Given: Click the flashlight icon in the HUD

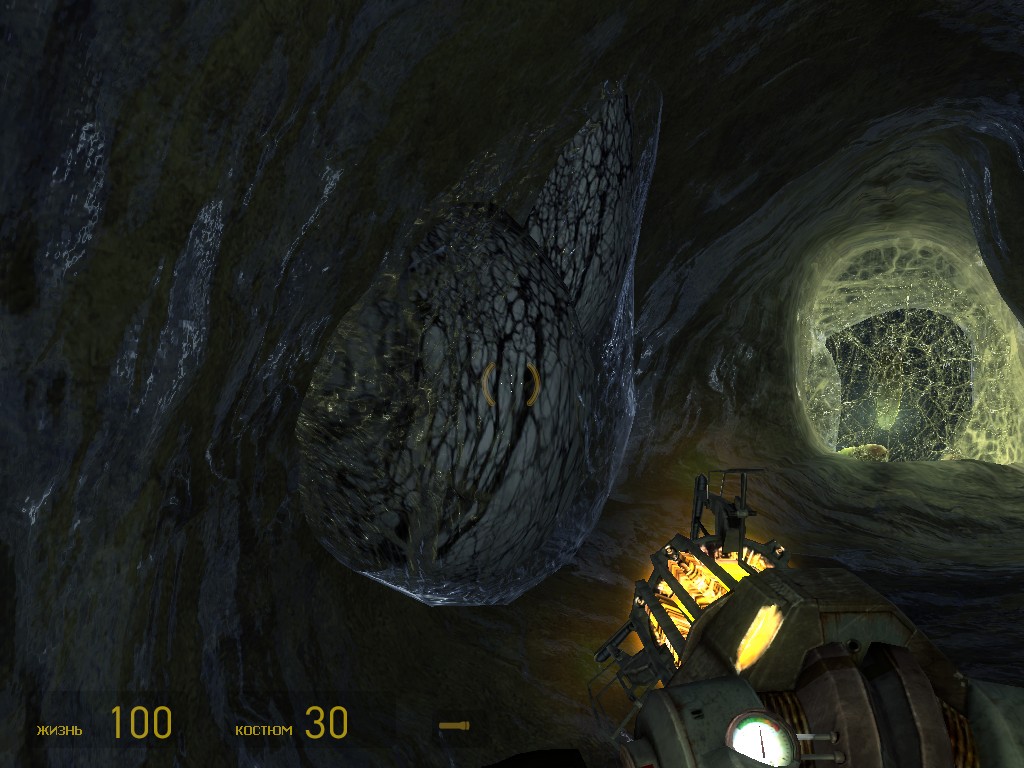Looking at the screenshot, I should pyautogui.click(x=455, y=725).
